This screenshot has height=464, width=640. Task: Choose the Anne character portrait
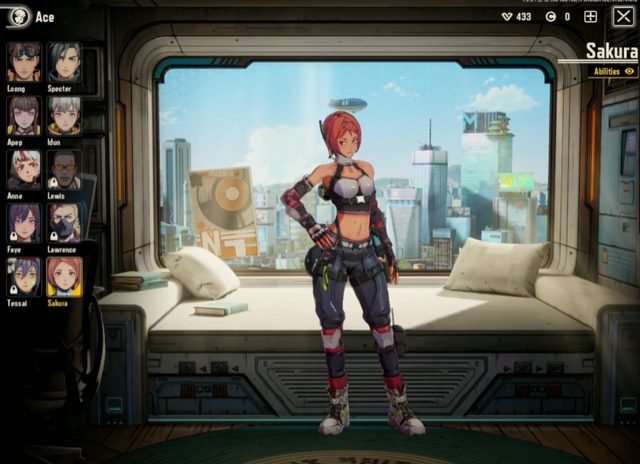pos(24,169)
